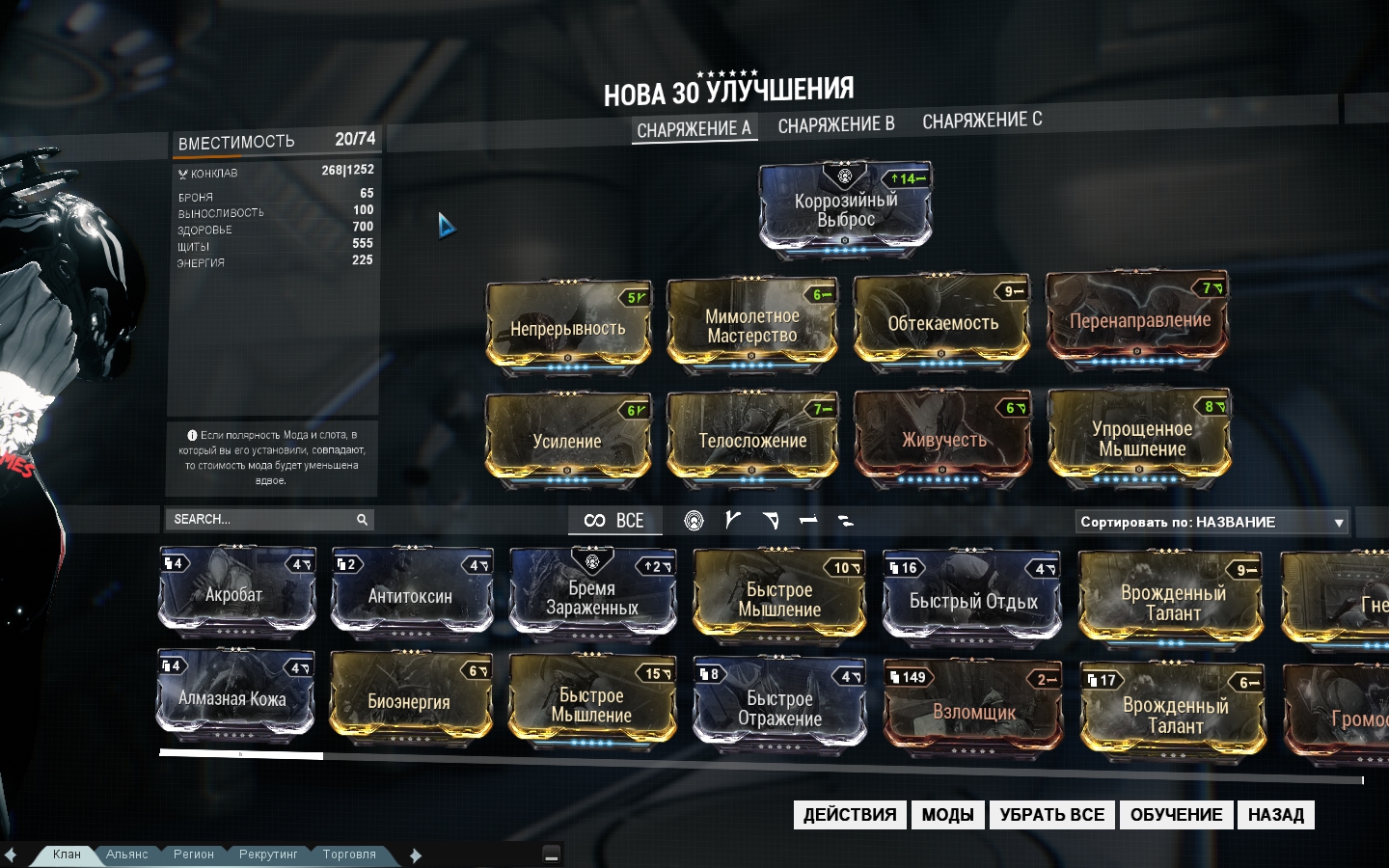Switch chat to the Торговля tab

[x=349, y=854]
